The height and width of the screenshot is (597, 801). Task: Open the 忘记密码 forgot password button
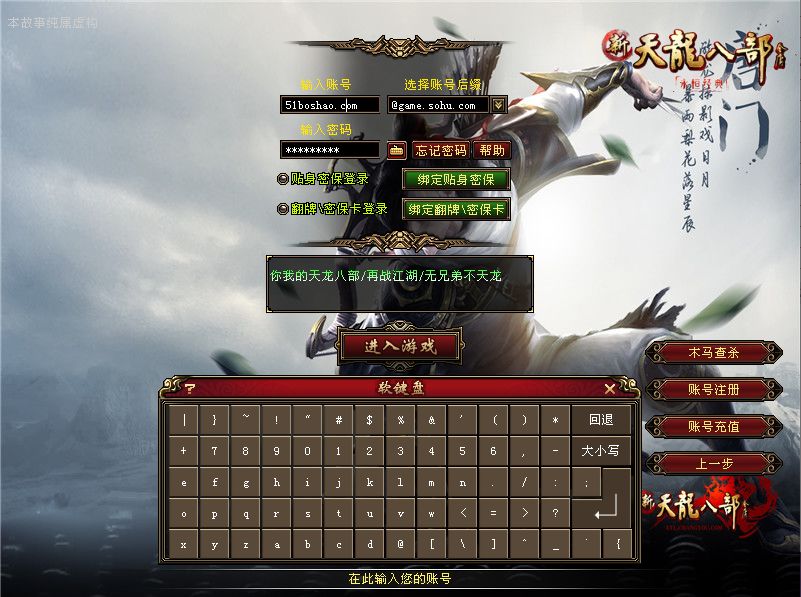tap(440, 150)
